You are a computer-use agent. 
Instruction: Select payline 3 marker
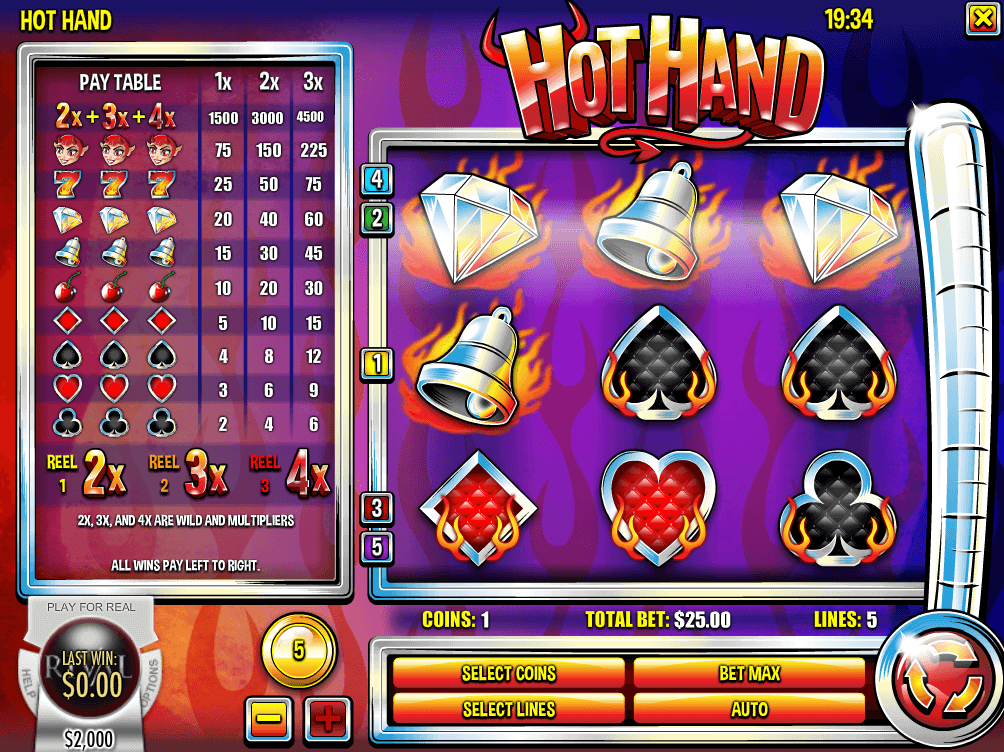click(x=377, y=508)
